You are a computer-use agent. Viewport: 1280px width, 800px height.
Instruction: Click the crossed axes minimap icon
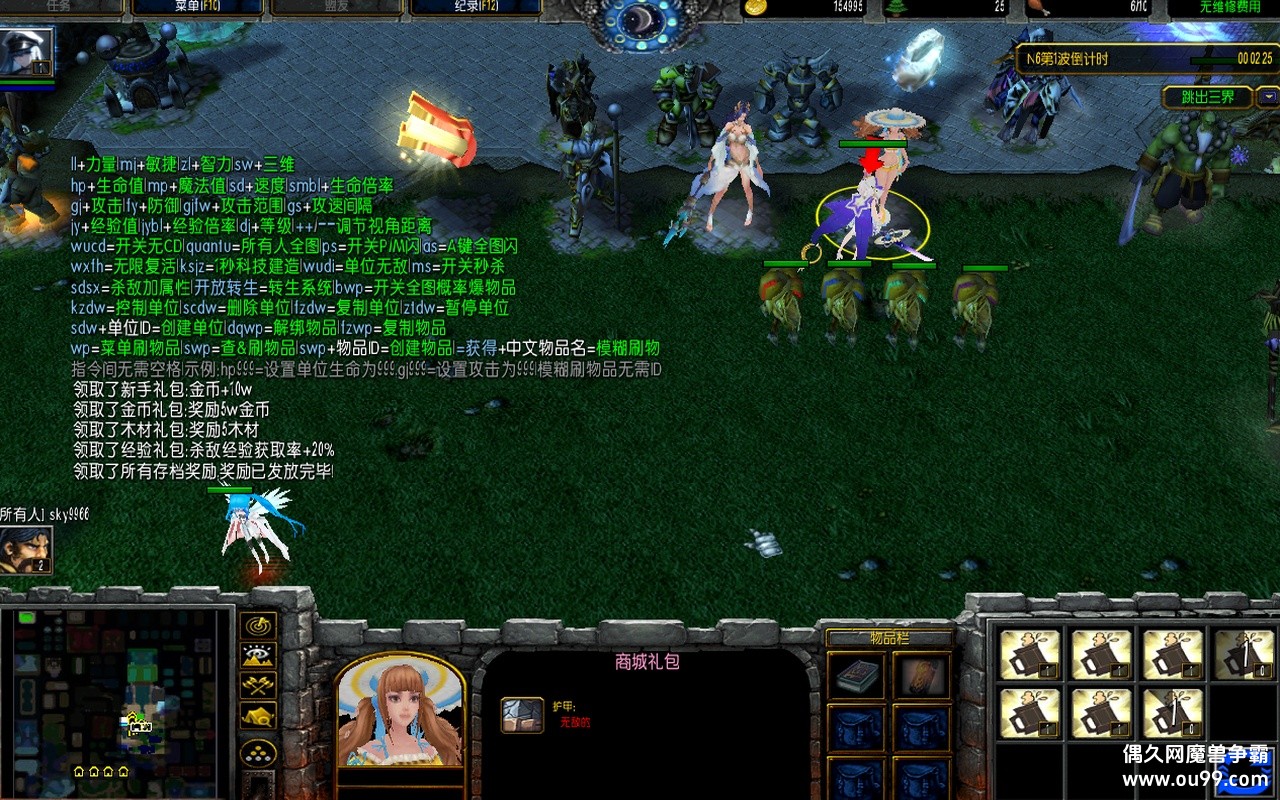258,686
